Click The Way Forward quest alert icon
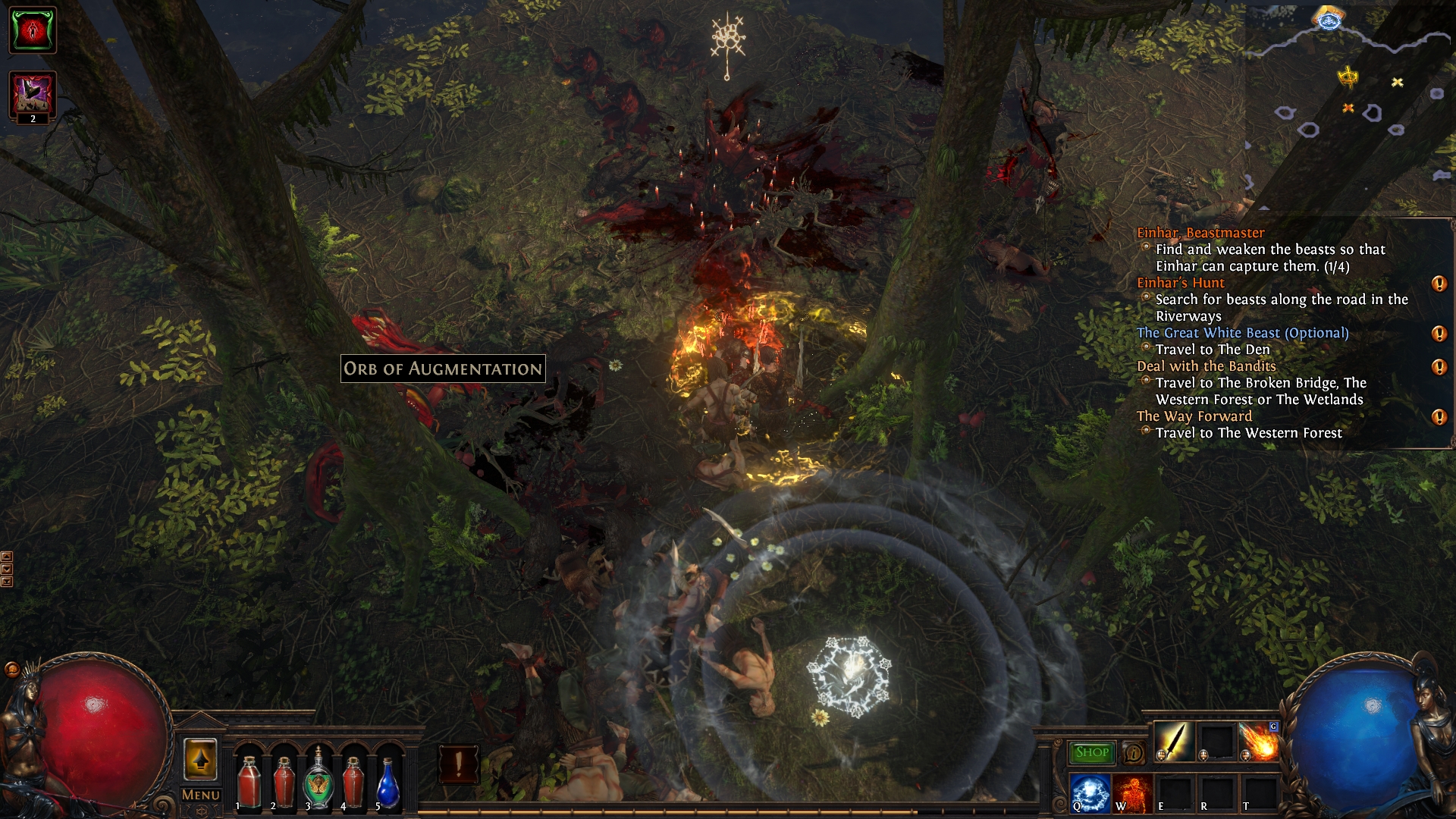Screen dimensions: 1456x819 click(x=1439, y=417)
